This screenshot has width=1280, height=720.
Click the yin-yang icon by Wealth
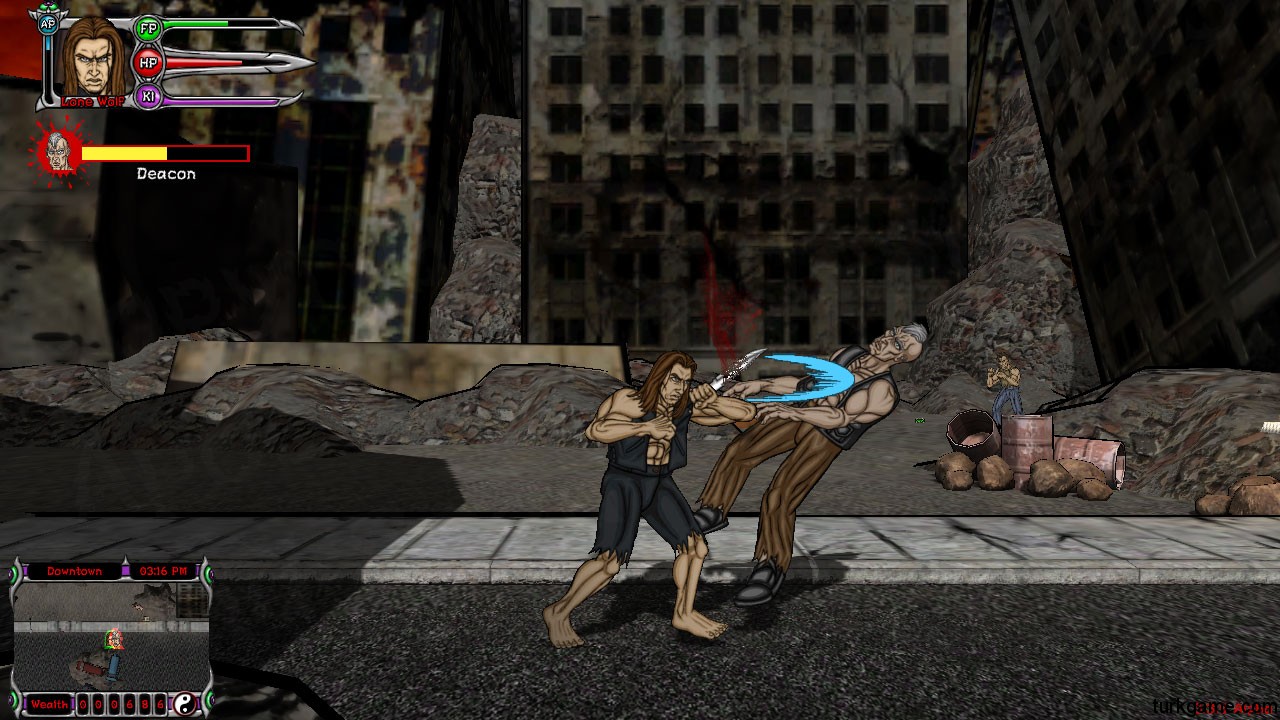tap(184, 704)
